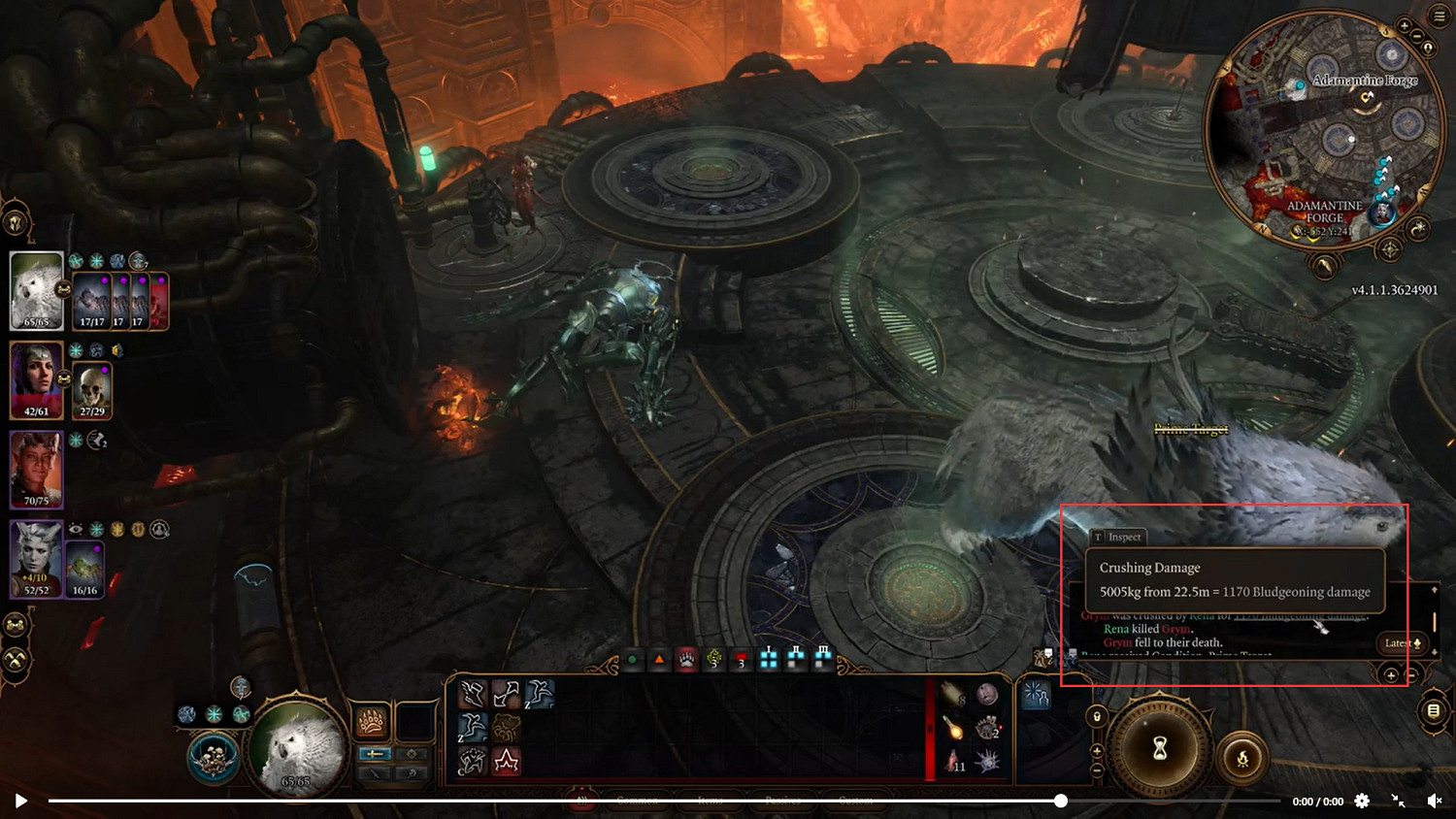Play the video
This screenshot has height=819, width=1456.
pos(20,801)
